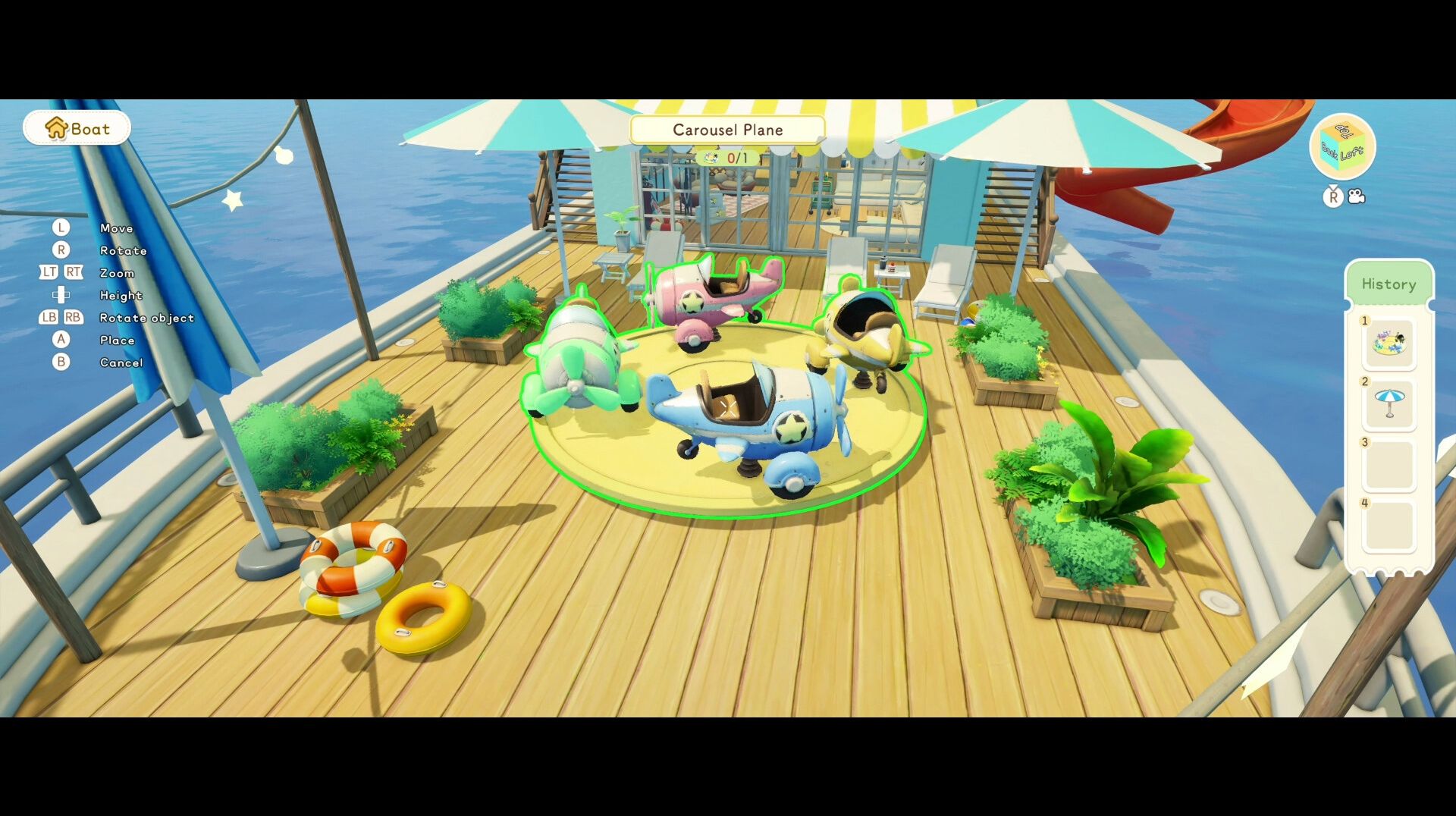Click the R stick Rotate hint icon

(x=61, y=250)
